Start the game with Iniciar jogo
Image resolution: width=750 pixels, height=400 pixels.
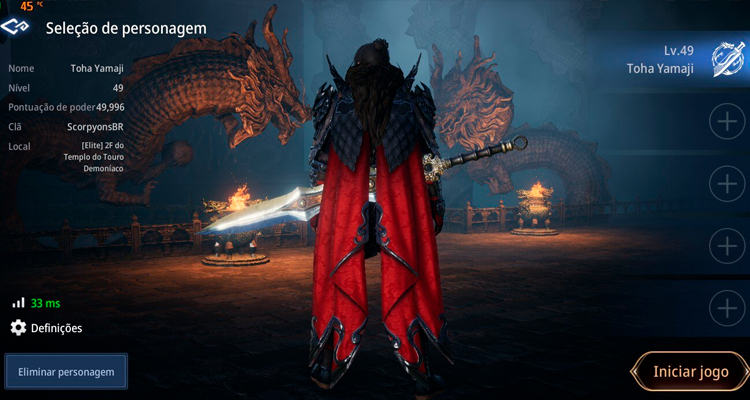click(x=691, y=372)
